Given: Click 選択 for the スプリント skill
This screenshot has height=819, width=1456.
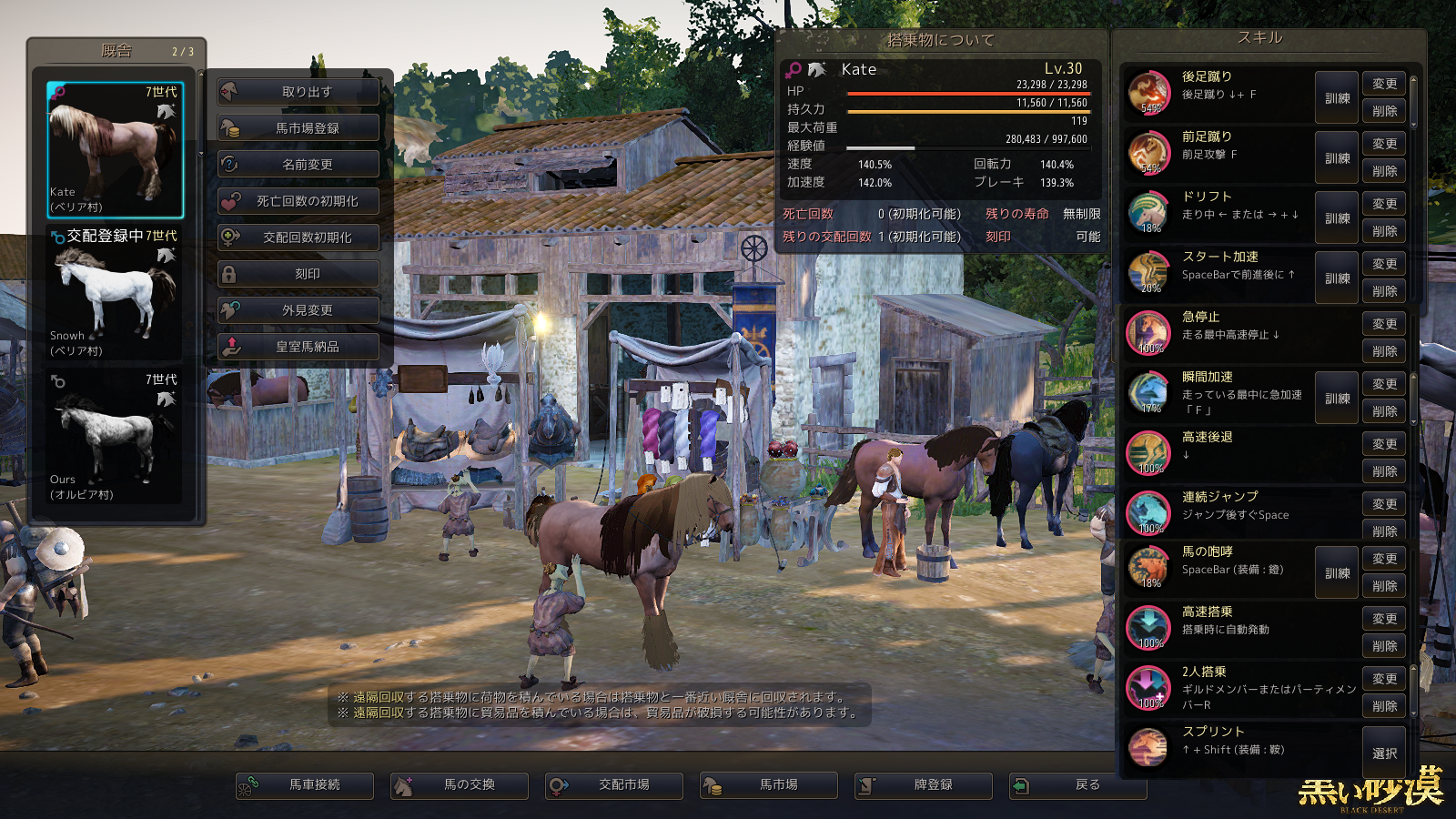Looking at the screenshot, I should [x=1384, y=753].
